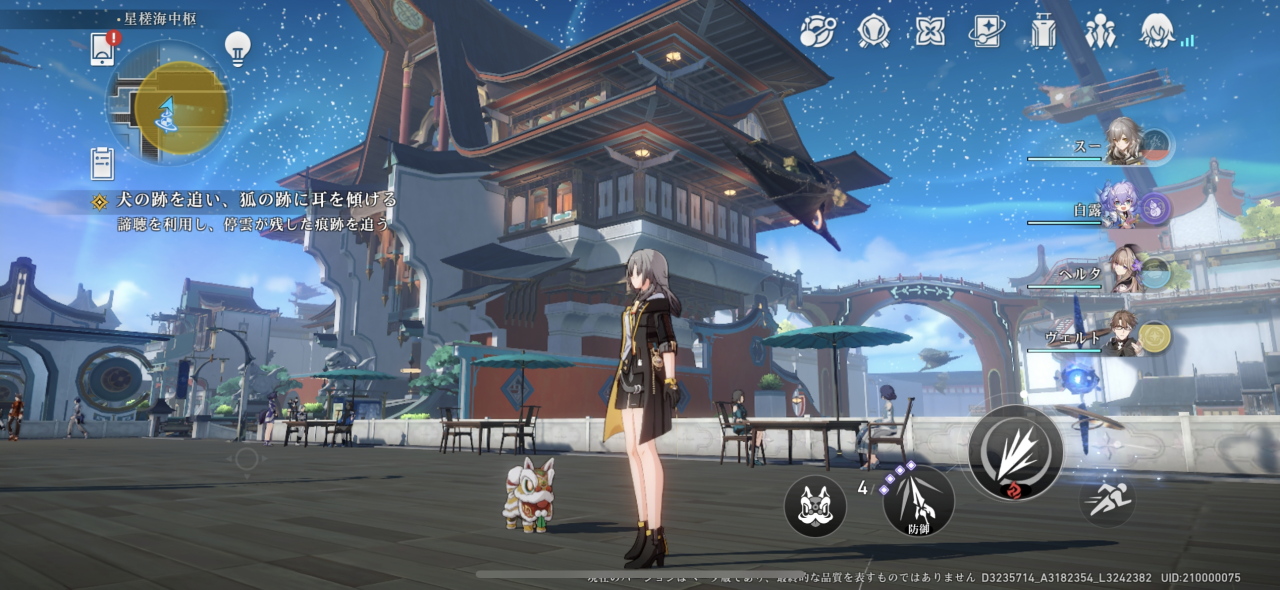The height and width of the screenshot is (590, 1280).
Task: Activate the lion dog mask ability
Action: tap(815, 506)
